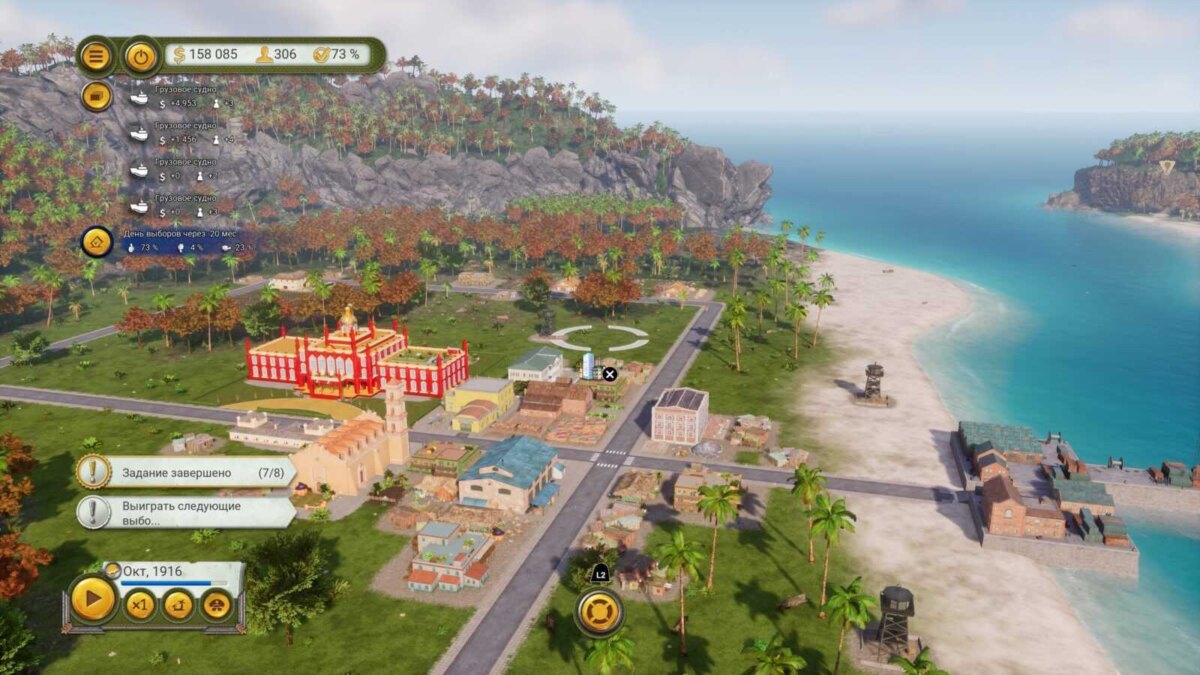Image resolution: width=1200 pixels, height=675 pixels.
Task: Open the stacked cards overlay button
Action: [96, 96]
